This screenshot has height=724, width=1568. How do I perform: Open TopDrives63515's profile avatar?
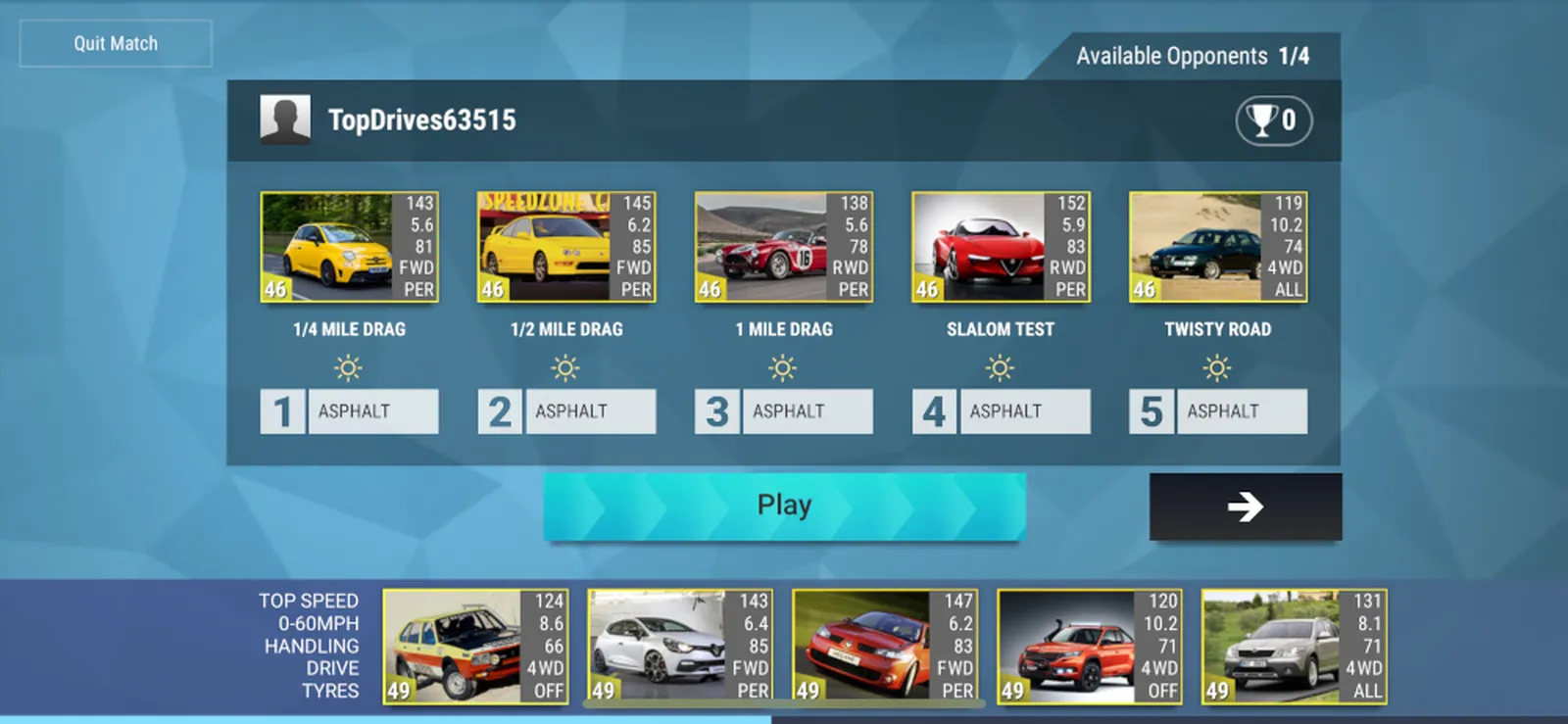(x=285, y=120)
